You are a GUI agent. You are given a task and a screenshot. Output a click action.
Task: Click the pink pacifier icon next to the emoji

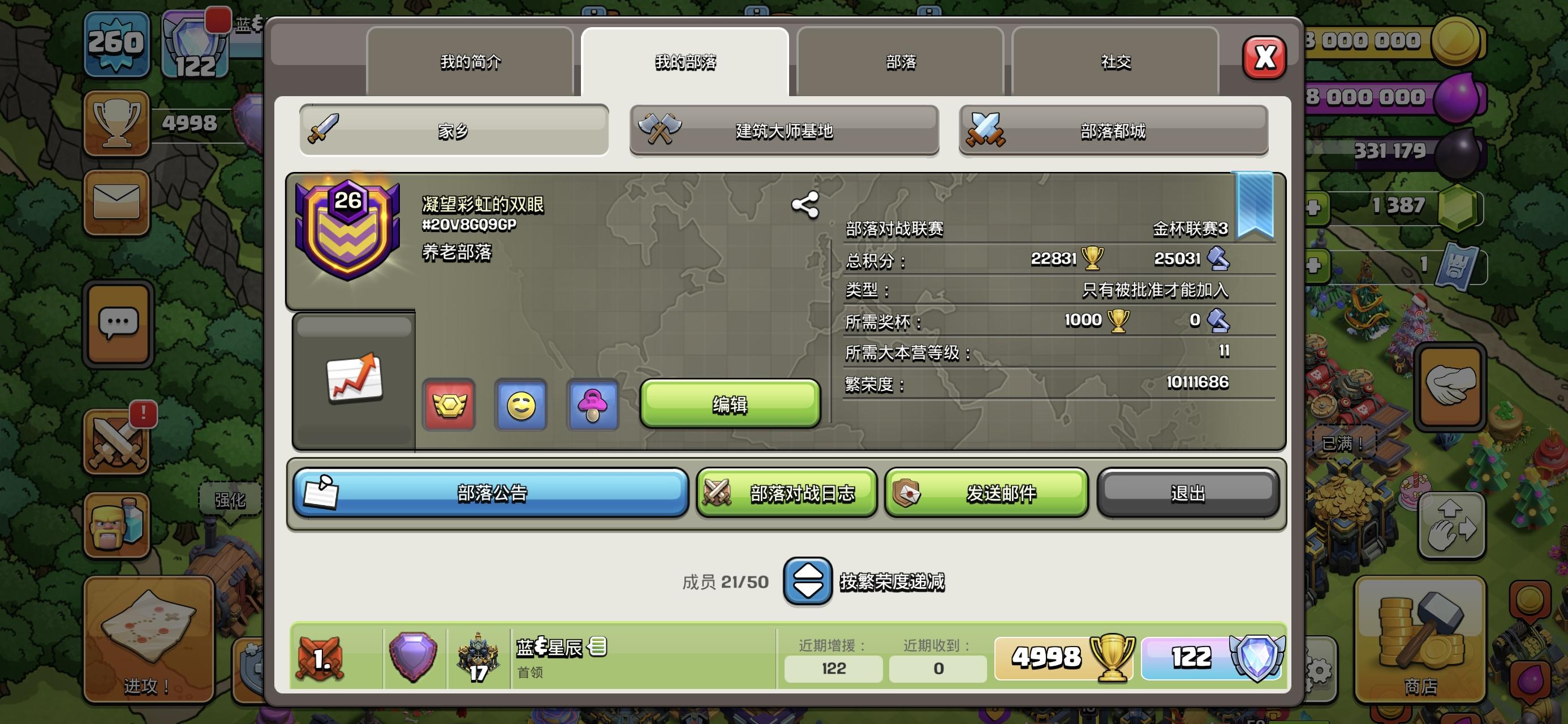click(x=592, y=405)
